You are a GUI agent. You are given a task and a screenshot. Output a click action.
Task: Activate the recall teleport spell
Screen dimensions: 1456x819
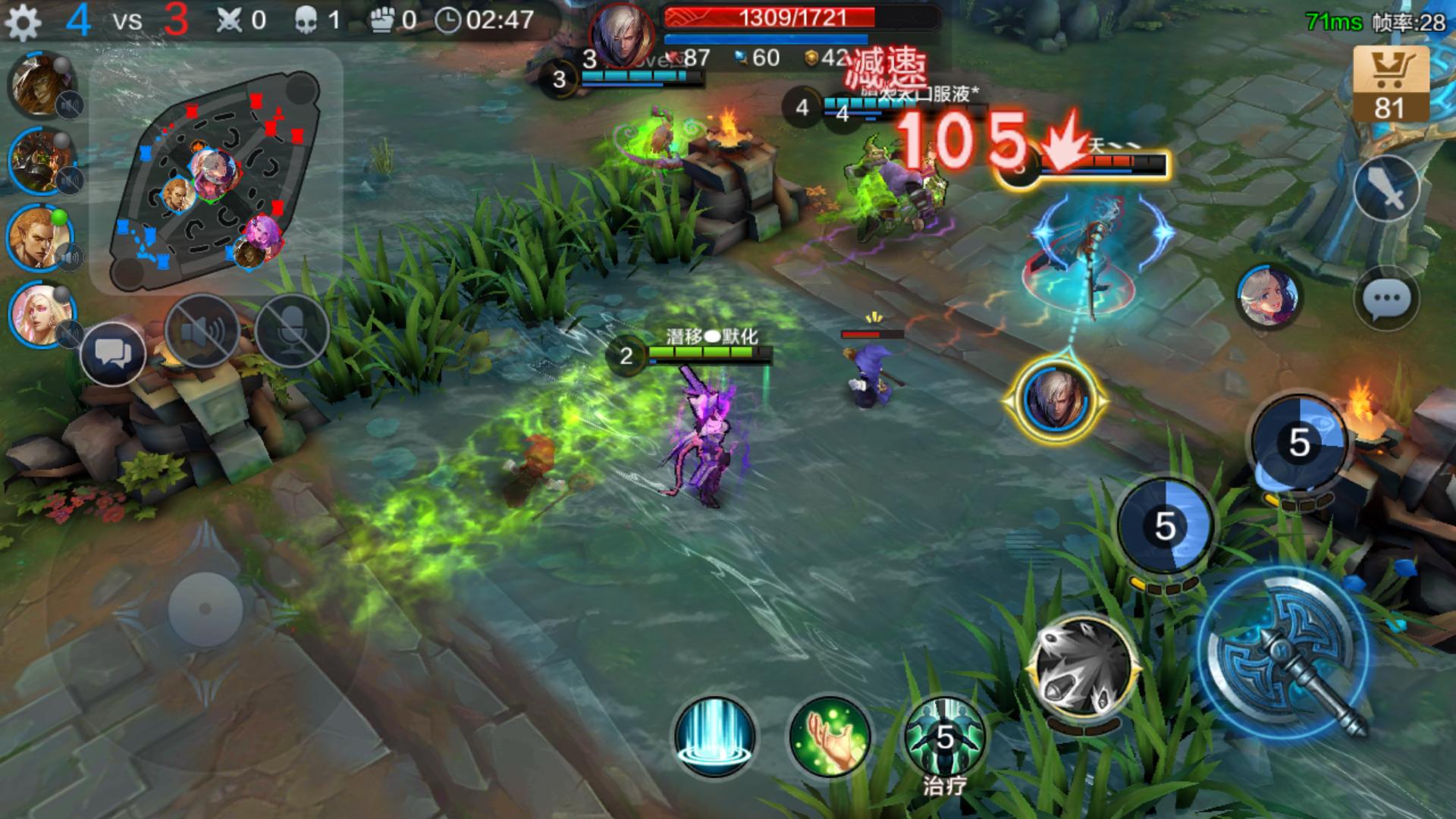pyautogui.click(x=714, y=735)
